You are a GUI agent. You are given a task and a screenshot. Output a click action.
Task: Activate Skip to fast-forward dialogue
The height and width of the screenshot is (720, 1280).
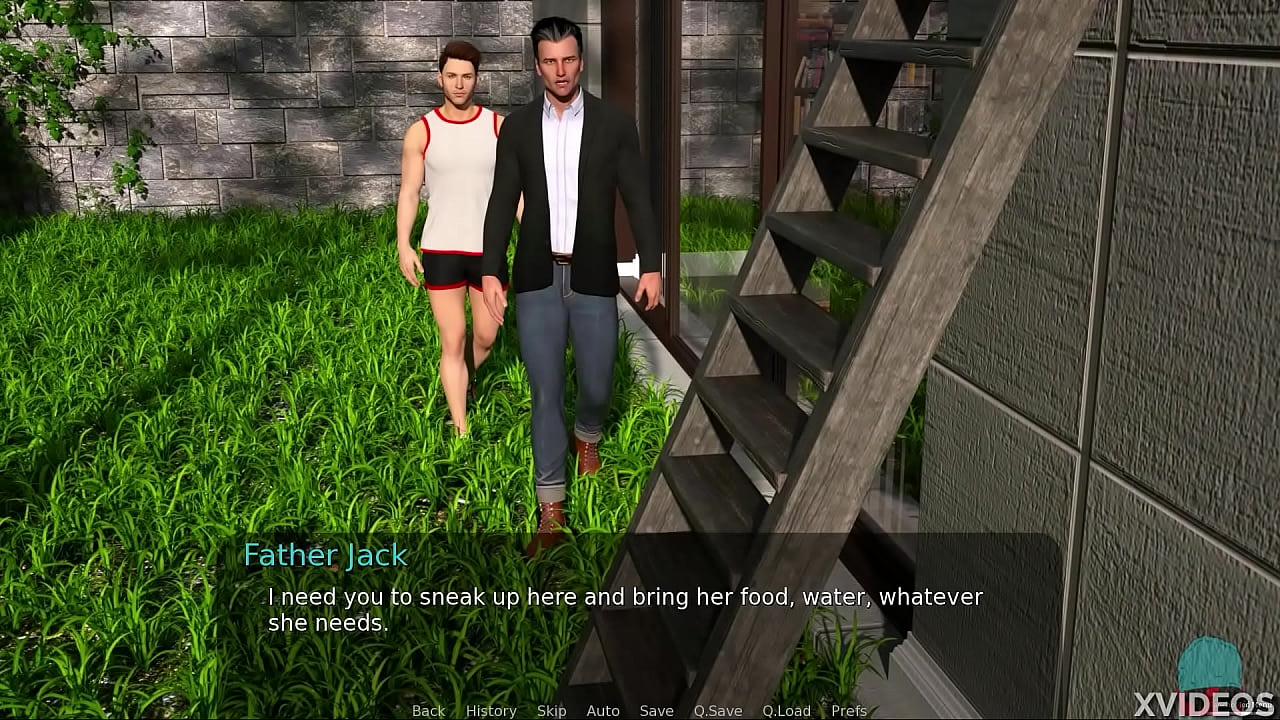click(x=551, y=710)
